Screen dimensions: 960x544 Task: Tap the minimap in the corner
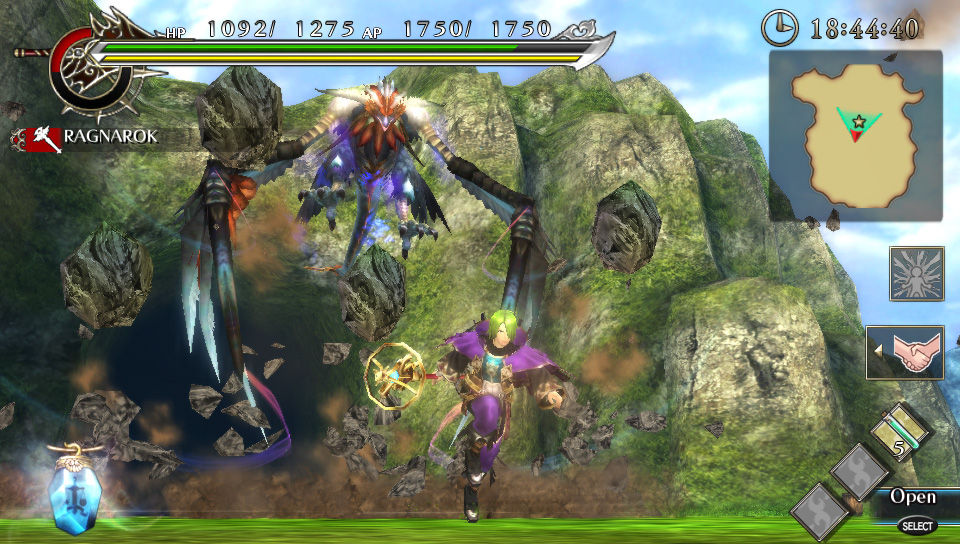click(855, 136)
